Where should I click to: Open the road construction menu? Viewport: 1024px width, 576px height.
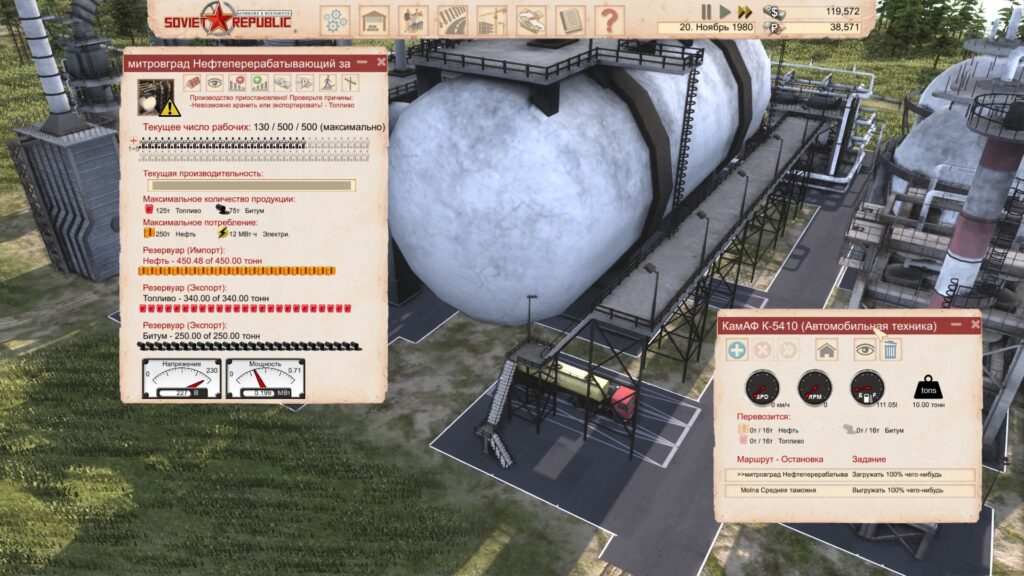452,20
